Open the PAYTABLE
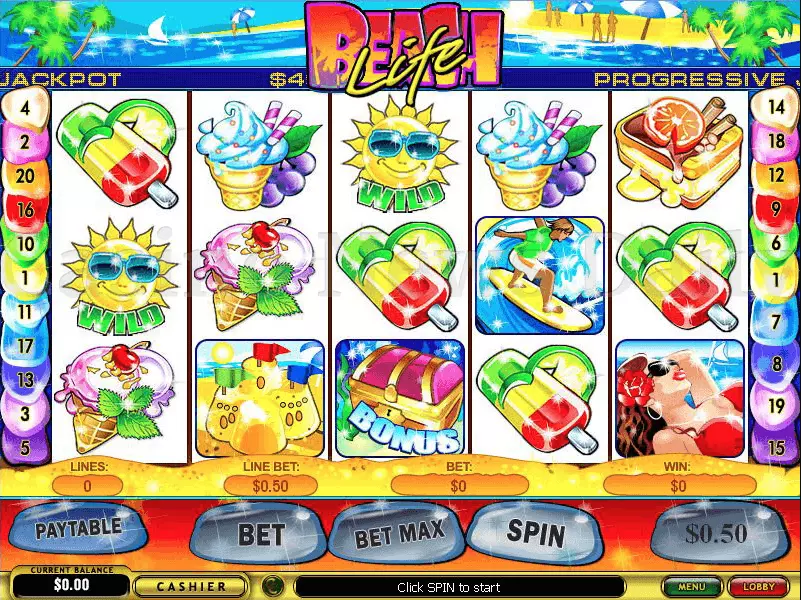This screenshot has width=801, height=600. click(79, 528)
